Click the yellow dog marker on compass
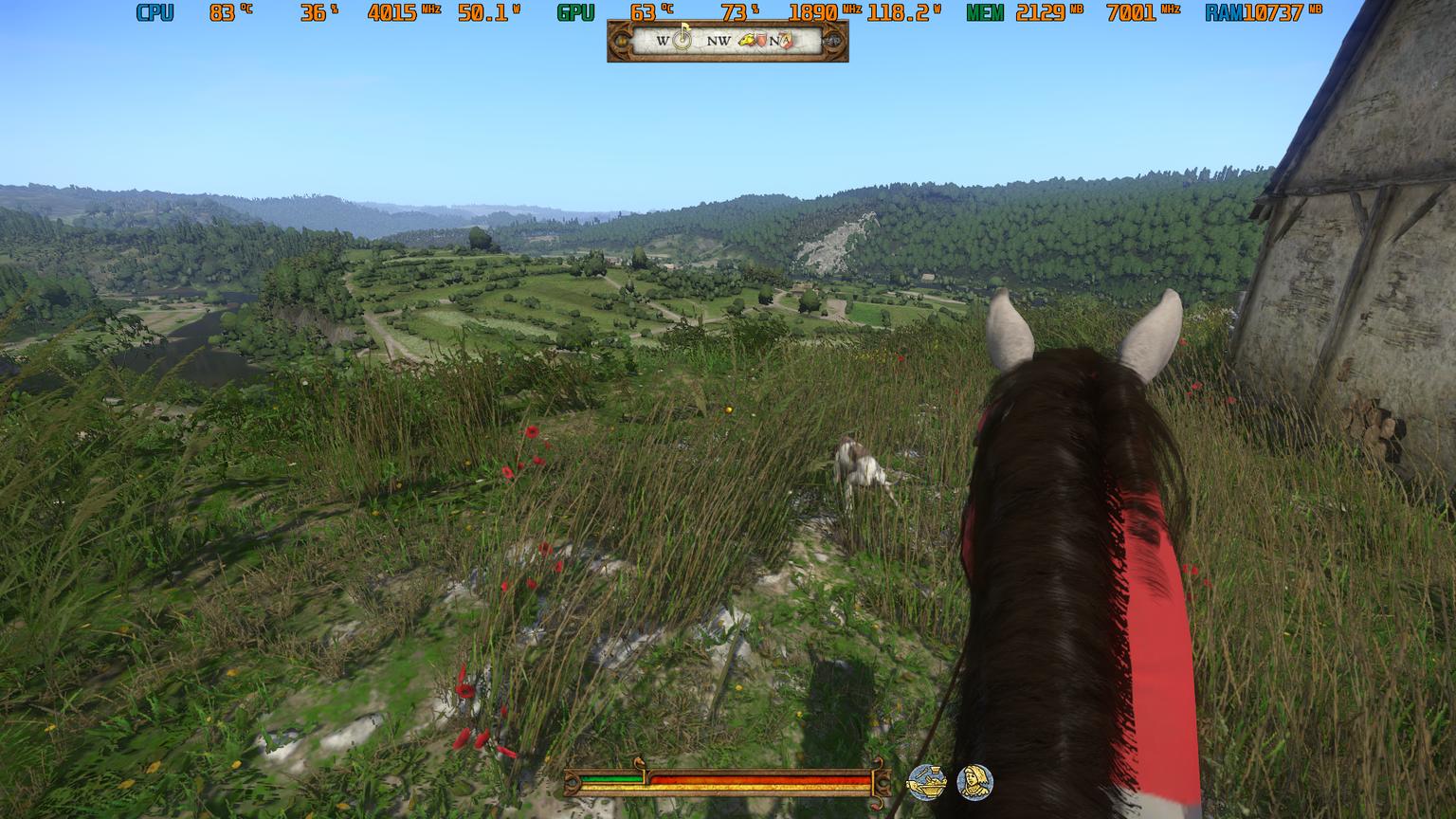 746,41
